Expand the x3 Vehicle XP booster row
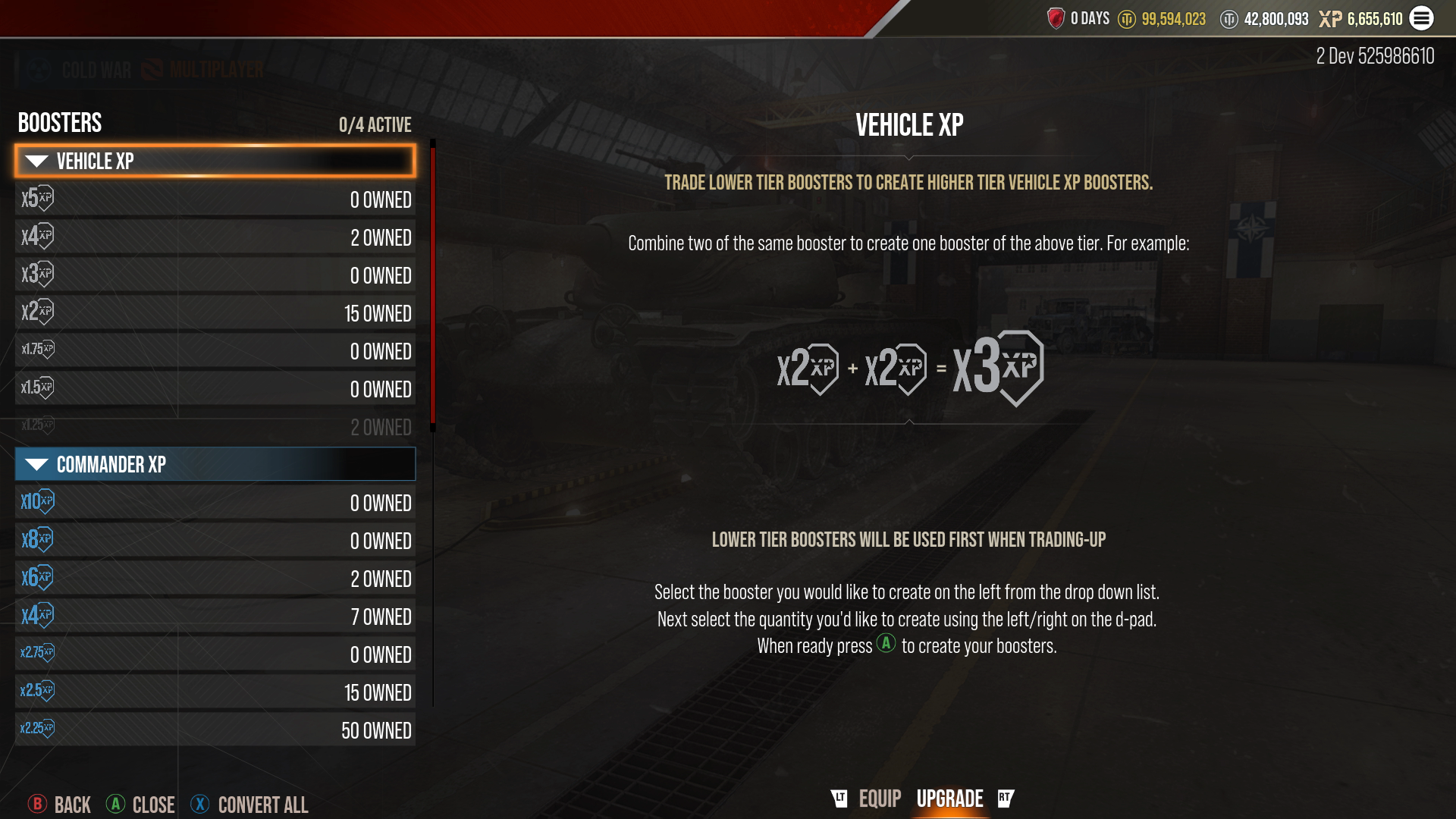The width and height of the screenshot is (1456, 819). click(x=215, y=275)
